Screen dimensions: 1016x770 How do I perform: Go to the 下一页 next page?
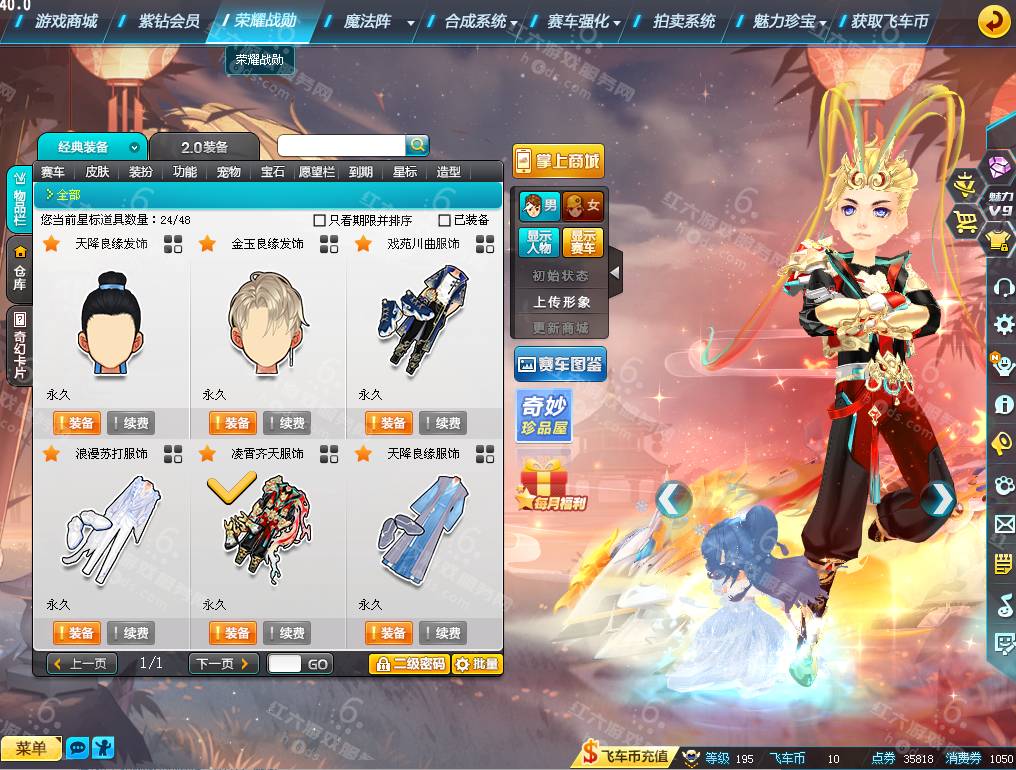(x=223, y=664)
